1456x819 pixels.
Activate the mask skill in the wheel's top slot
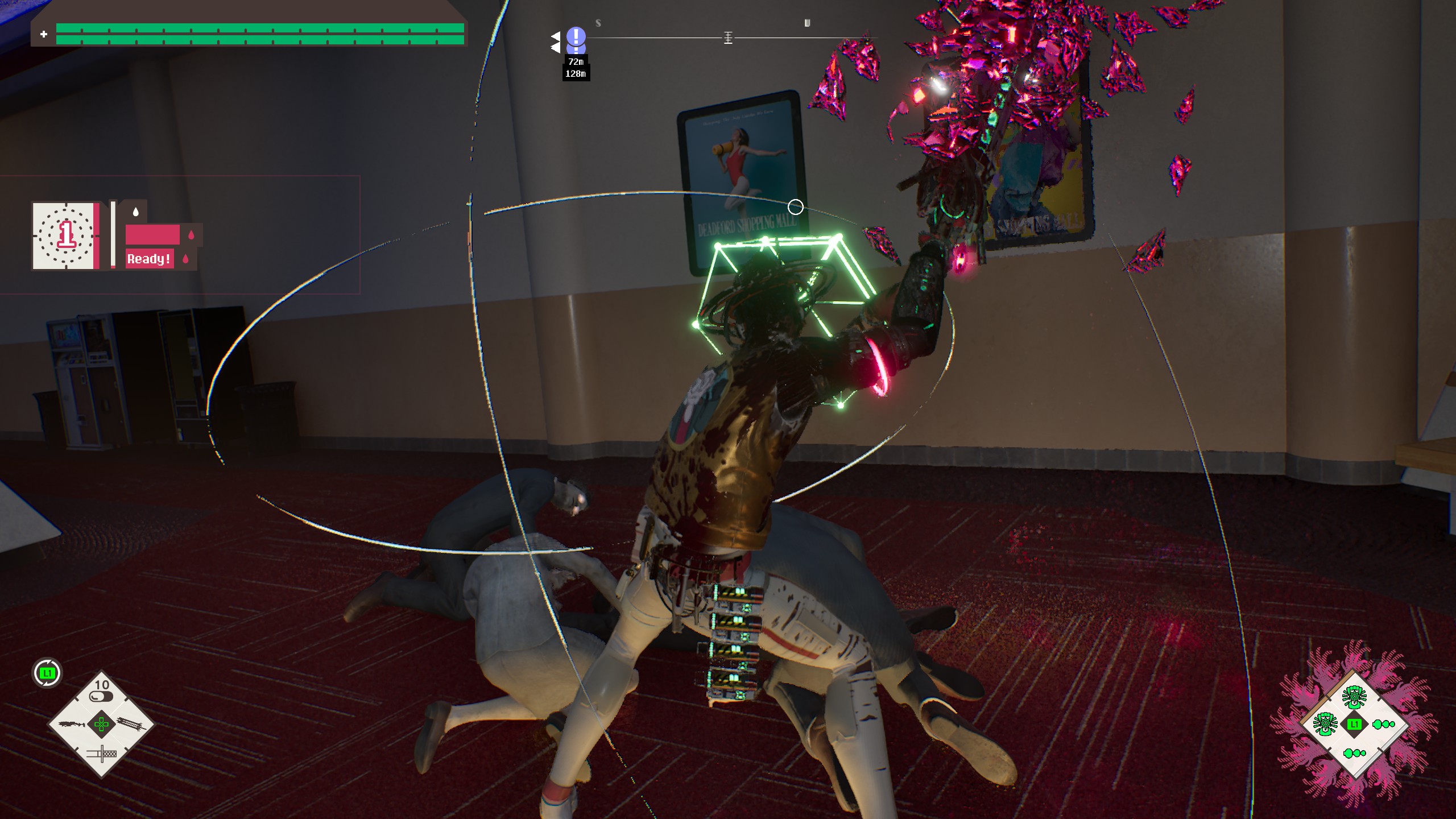coord(1354,695)
